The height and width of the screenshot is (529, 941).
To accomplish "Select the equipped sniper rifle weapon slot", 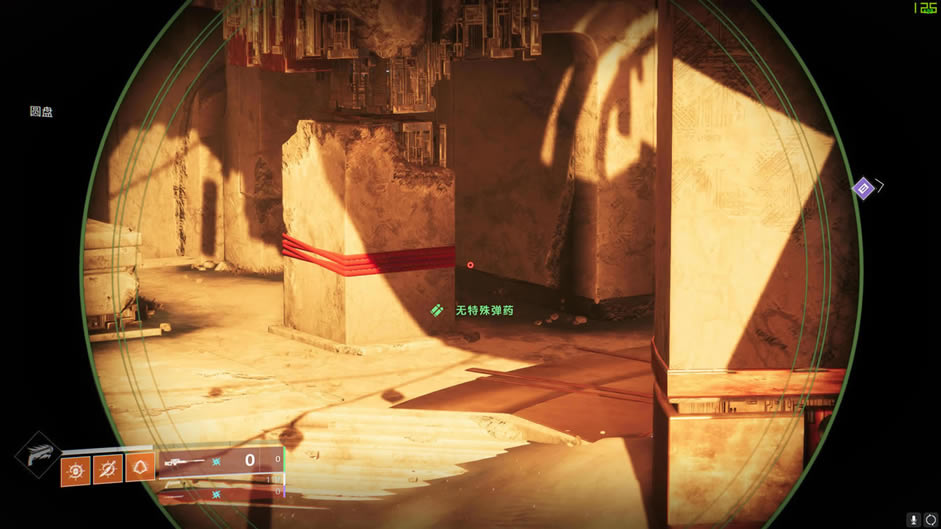I will tap(220, 460).
